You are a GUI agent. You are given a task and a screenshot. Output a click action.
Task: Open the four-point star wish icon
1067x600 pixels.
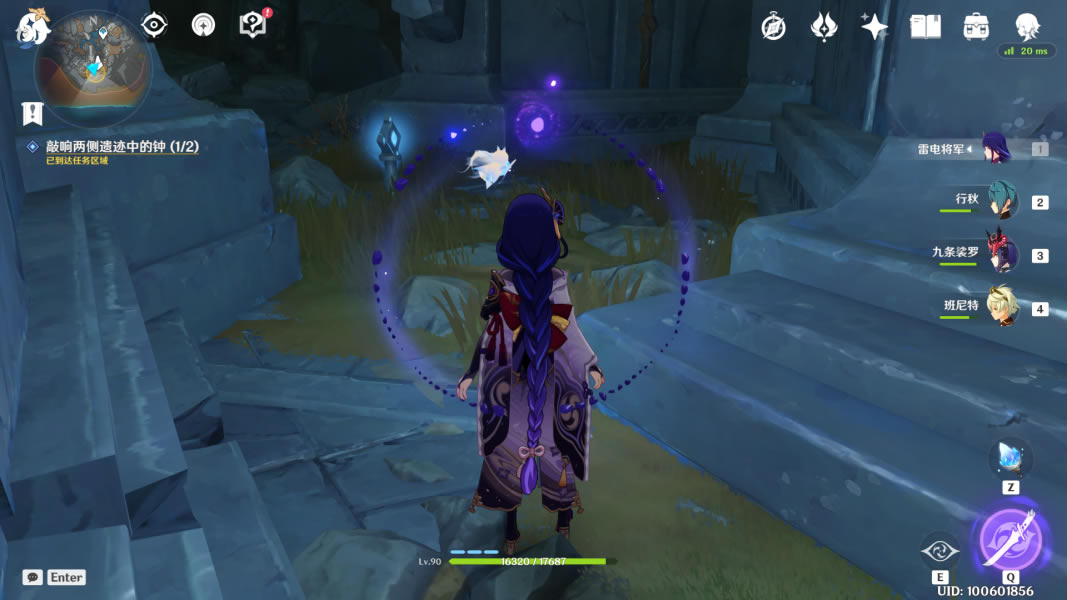tap(874, 27)
